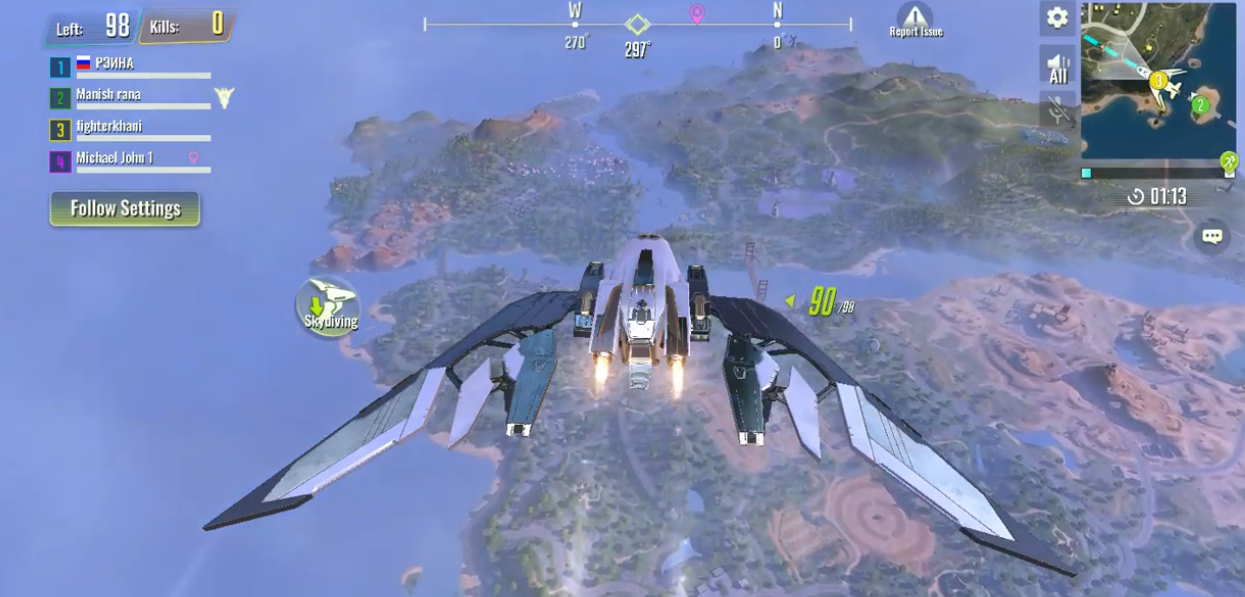The height and width of the screenshot is (597, 1245).
Task: Select teammate Manish rana in squad list
Action: coord(130,97)
